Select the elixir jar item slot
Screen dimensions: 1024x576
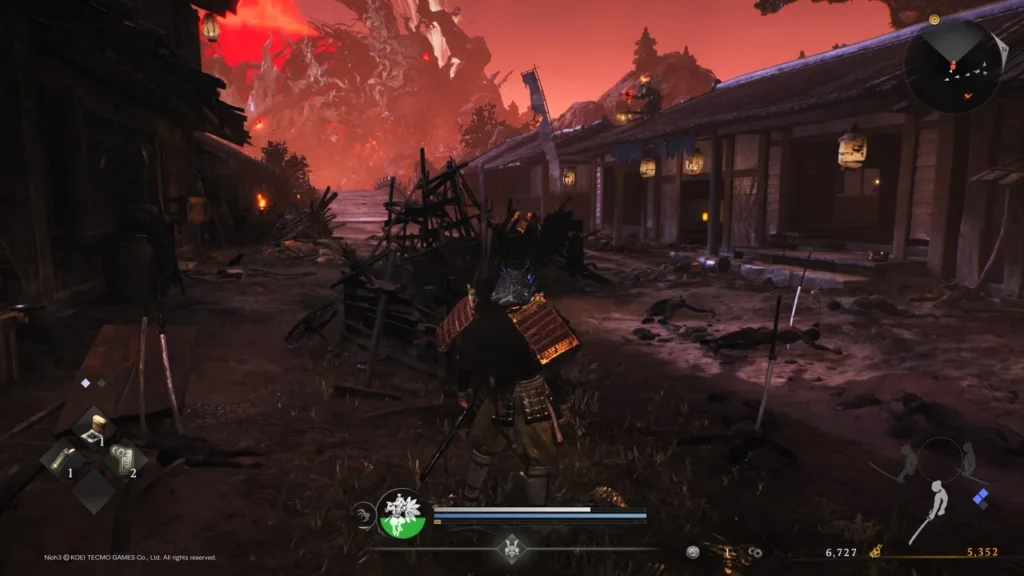point(95,429)
